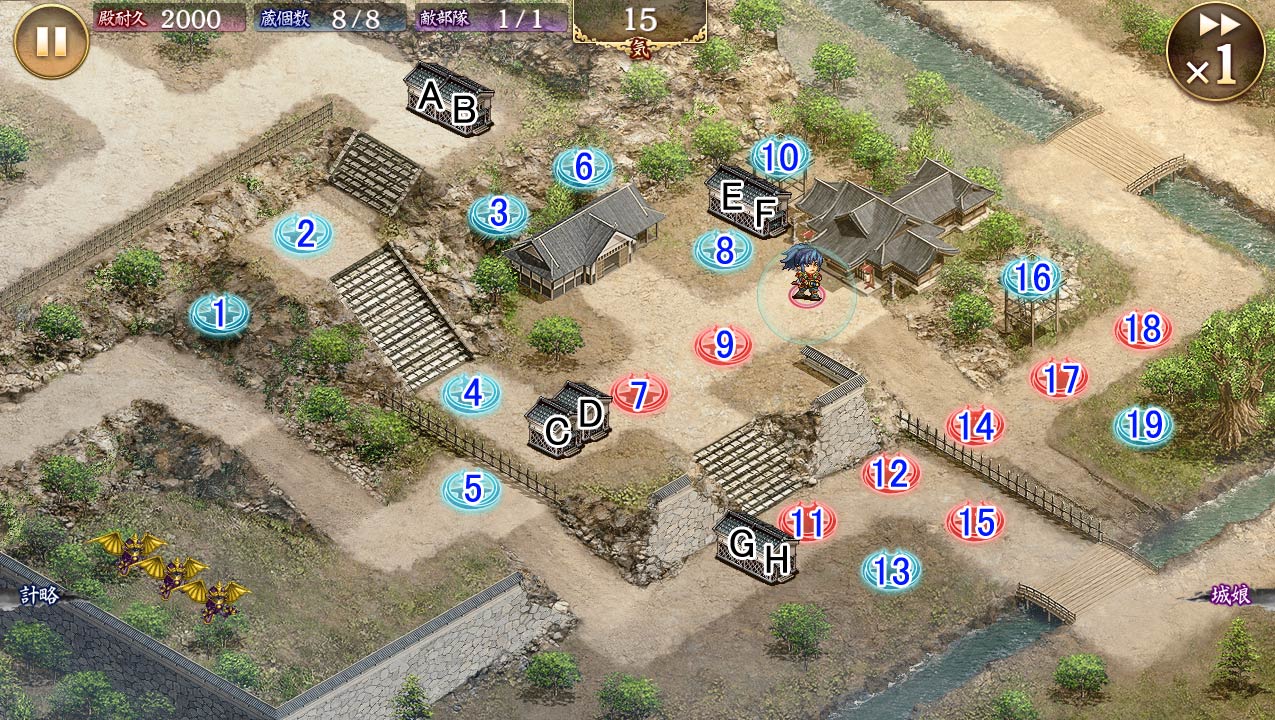Choose red deployment tile 9
1275x720 pixels.
coord(723,345)
